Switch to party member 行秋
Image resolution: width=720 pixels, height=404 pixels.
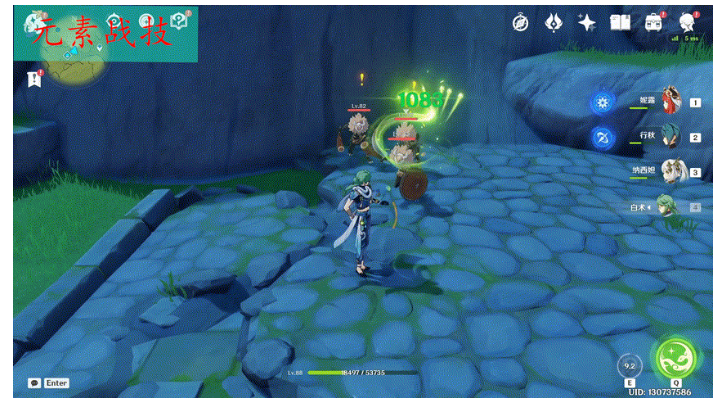click(x=672, y=136)
